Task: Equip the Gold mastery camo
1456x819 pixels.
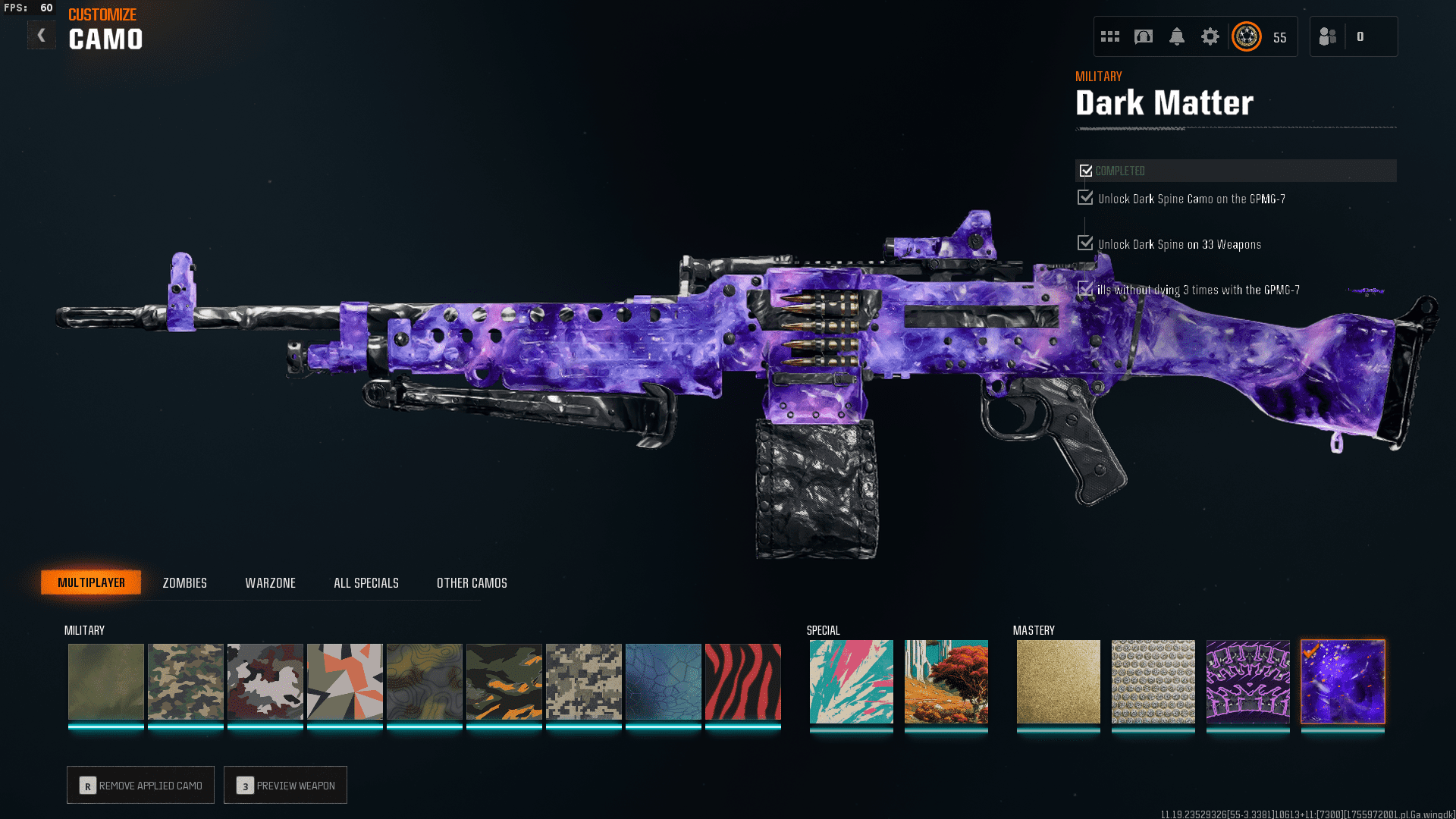Action: (x=1058, y=681)
